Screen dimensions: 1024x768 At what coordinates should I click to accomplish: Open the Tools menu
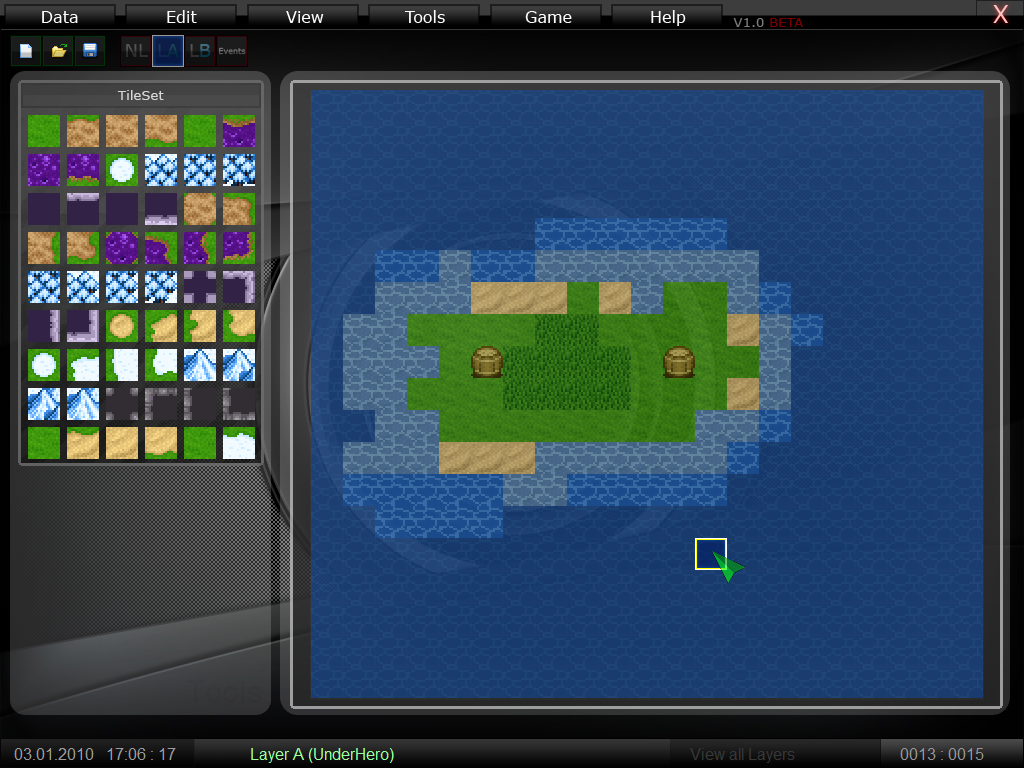425,17
